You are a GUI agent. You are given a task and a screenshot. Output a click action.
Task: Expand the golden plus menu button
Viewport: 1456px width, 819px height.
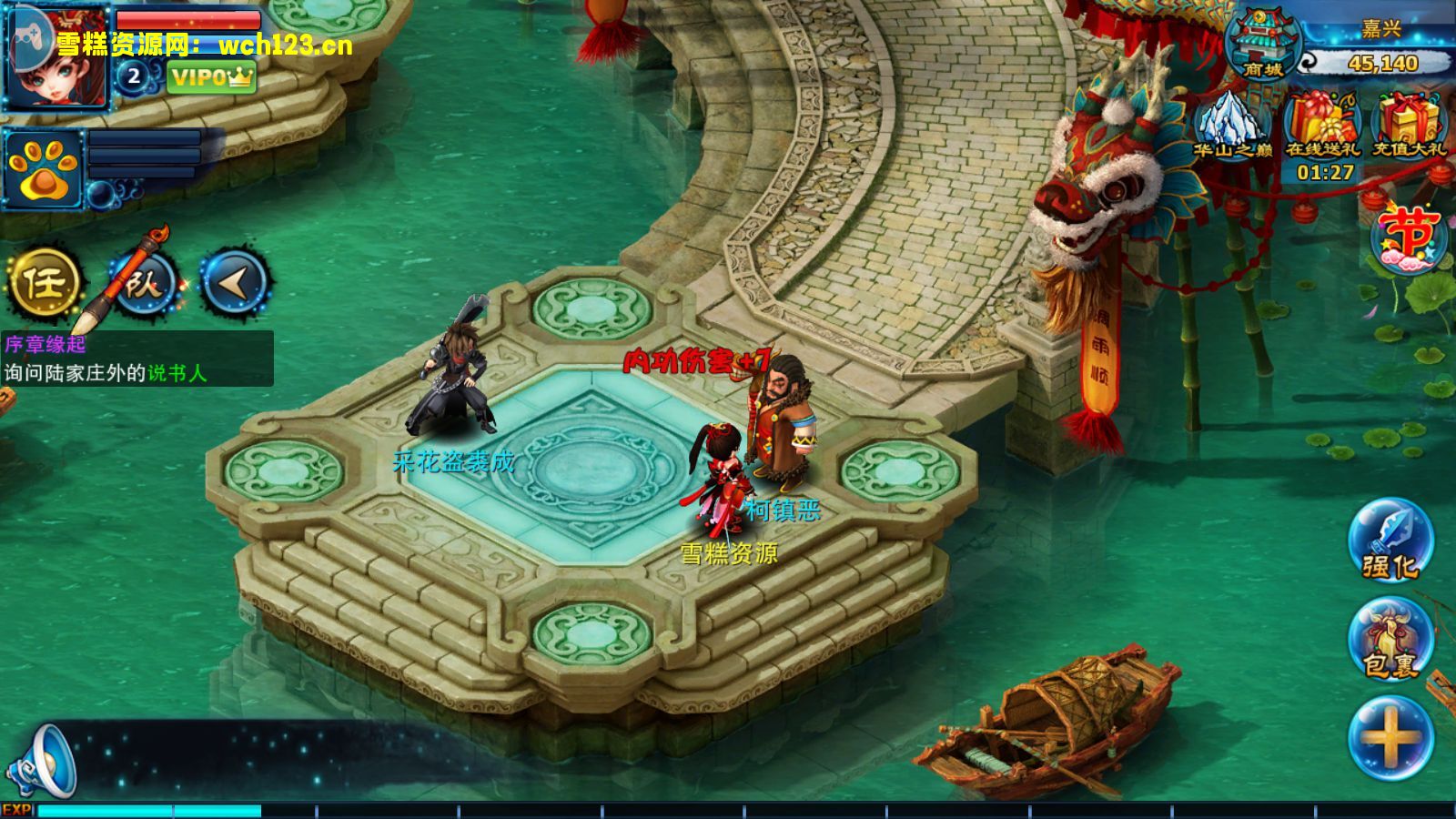coord(1390,737)
